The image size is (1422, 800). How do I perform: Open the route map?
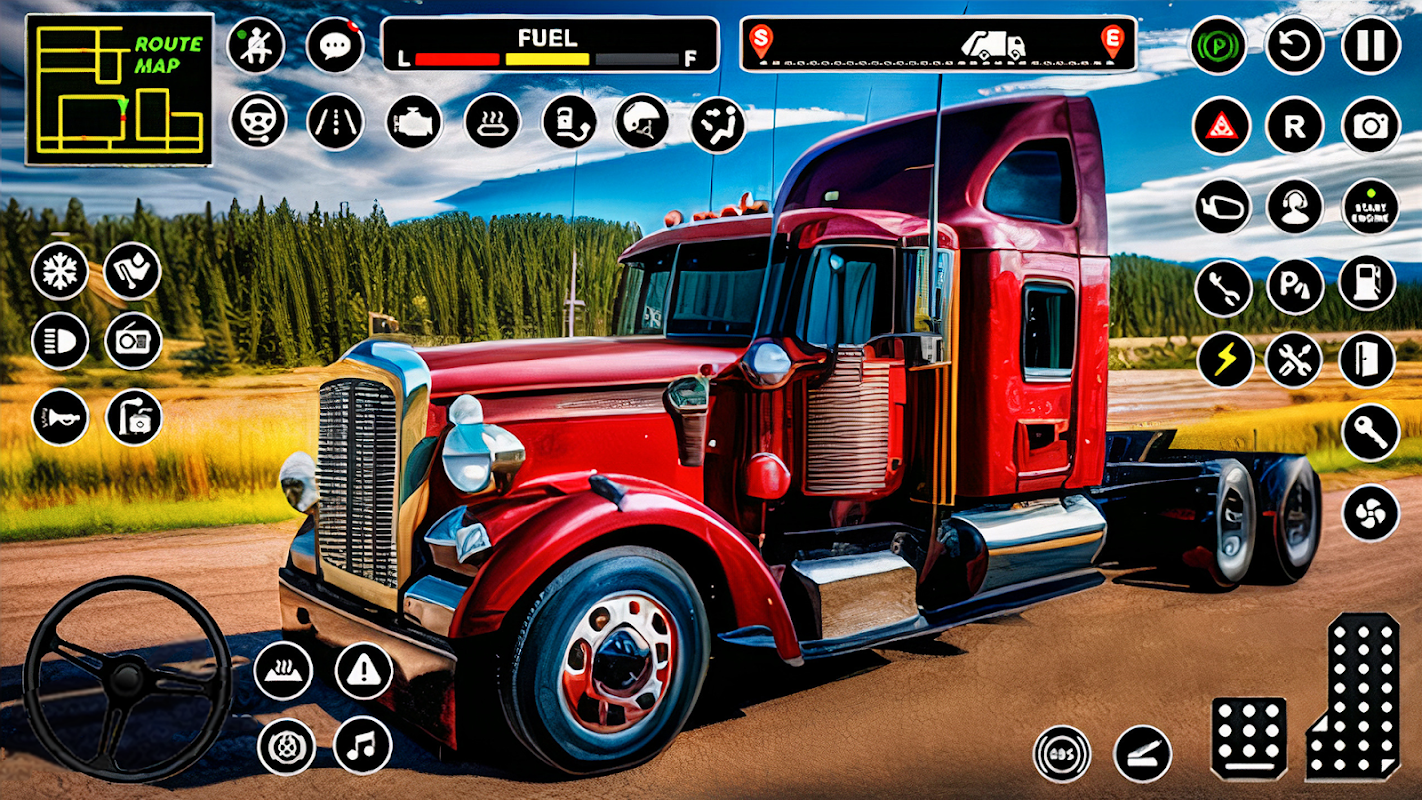(119, 90)
